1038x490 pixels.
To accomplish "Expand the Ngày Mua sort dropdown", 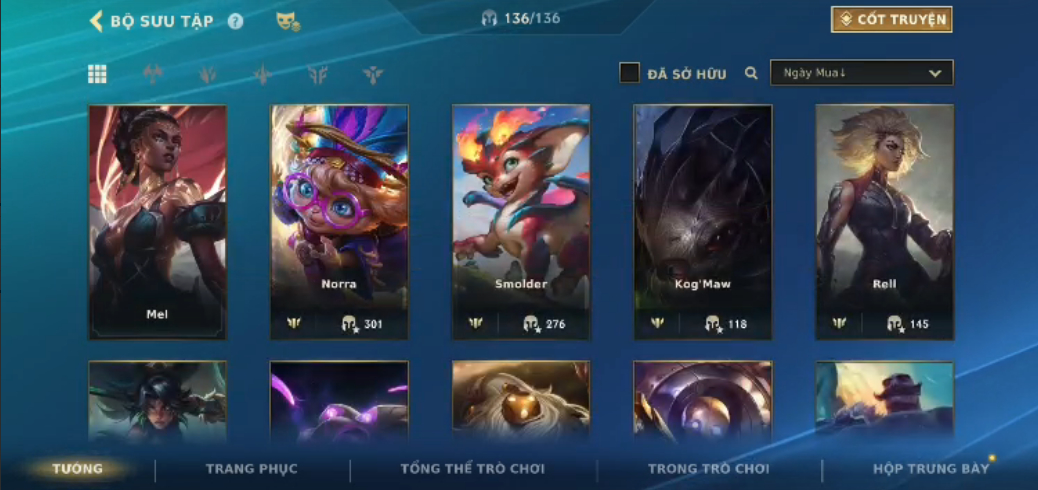I will 861,73.
